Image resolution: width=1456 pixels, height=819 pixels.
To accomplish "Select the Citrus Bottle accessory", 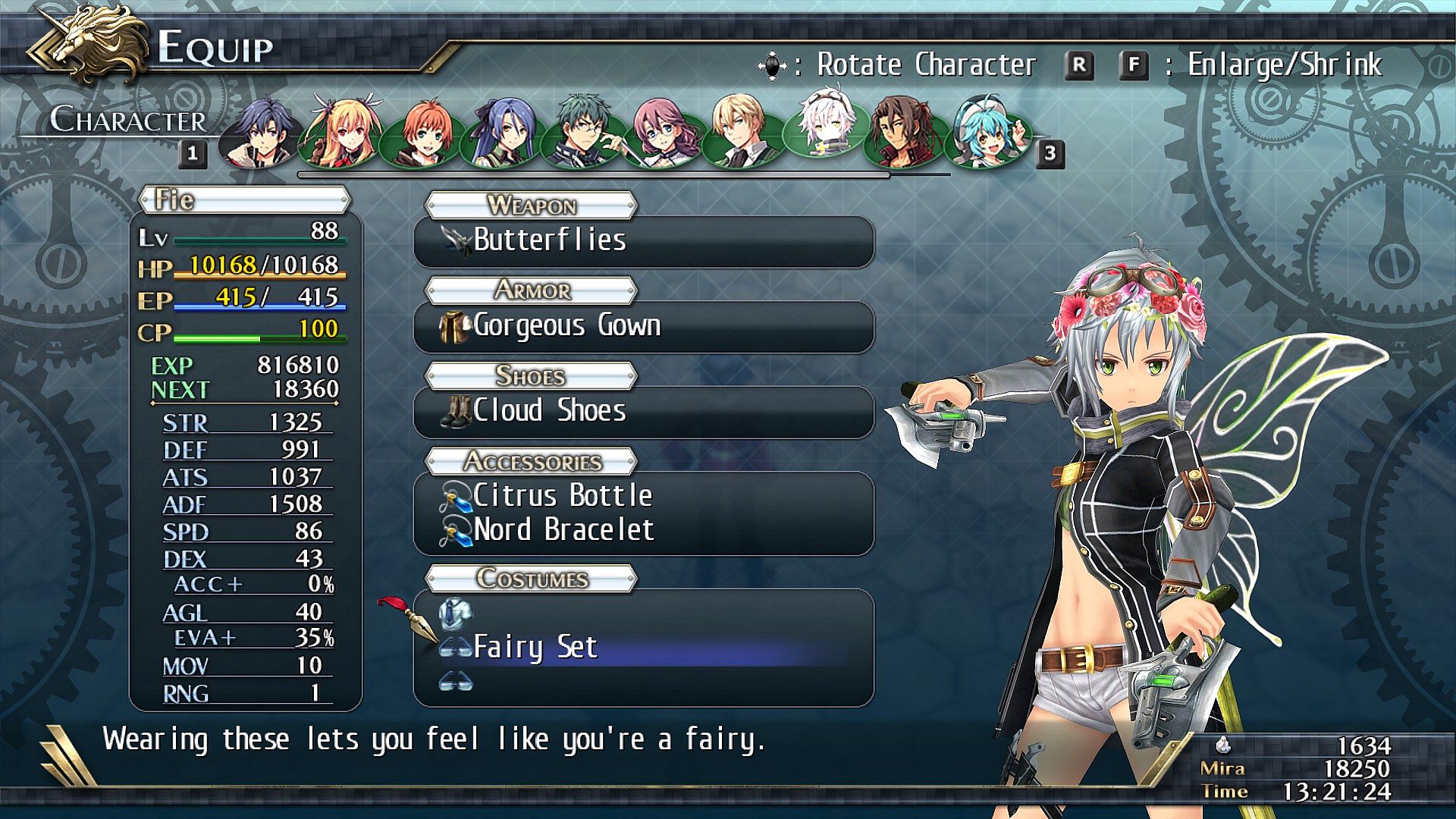I will point(644,497).
